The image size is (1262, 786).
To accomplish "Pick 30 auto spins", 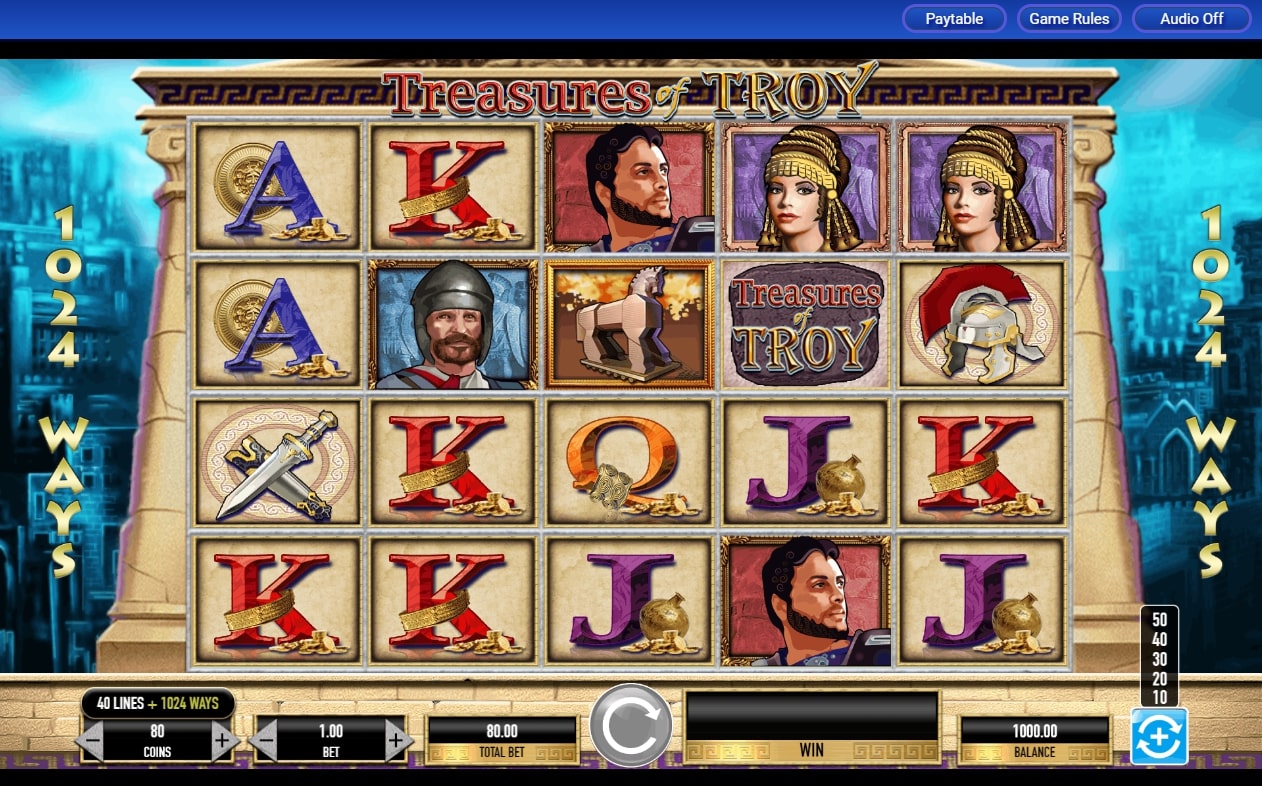I will (1159, 658).
